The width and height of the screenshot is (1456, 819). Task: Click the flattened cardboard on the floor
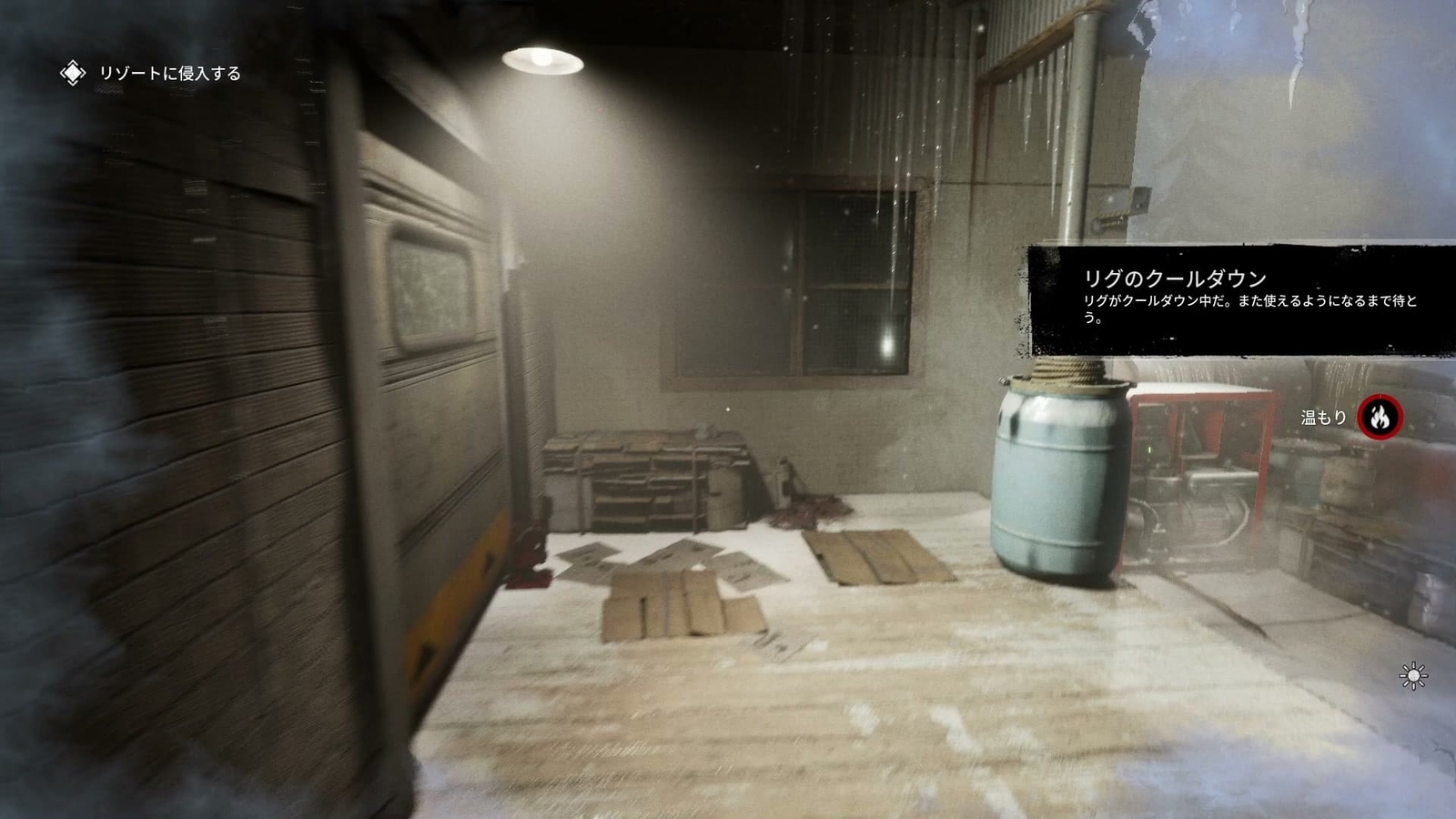pos(673,601)
